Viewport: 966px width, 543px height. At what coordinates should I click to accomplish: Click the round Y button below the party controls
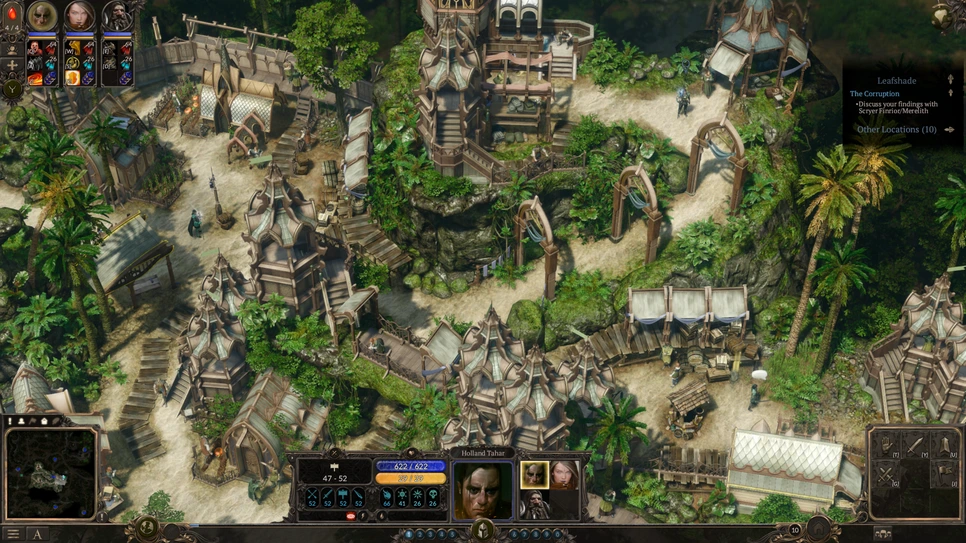pos(13,91)
